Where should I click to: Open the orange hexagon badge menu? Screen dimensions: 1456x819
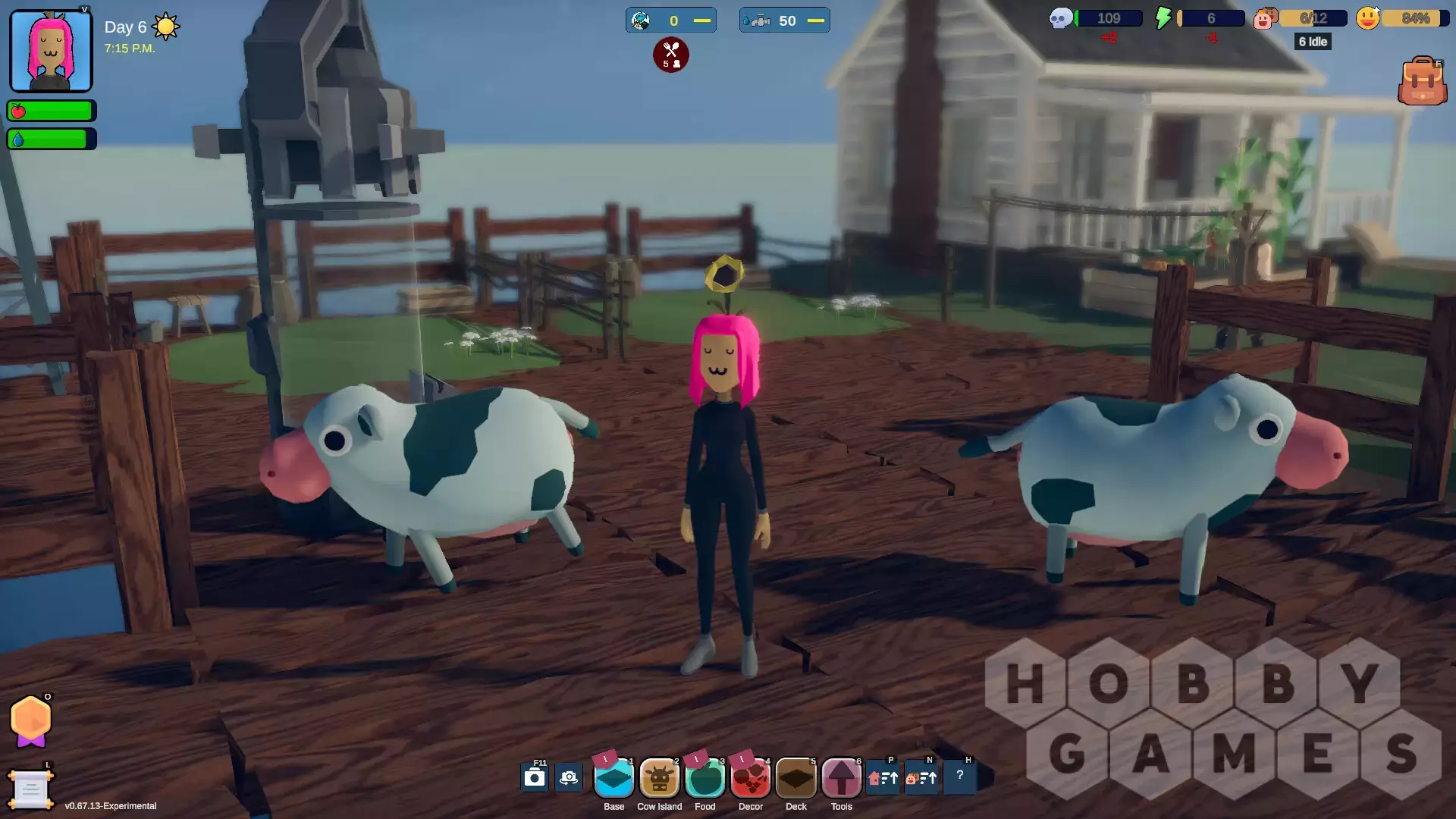tap(31, 720)
